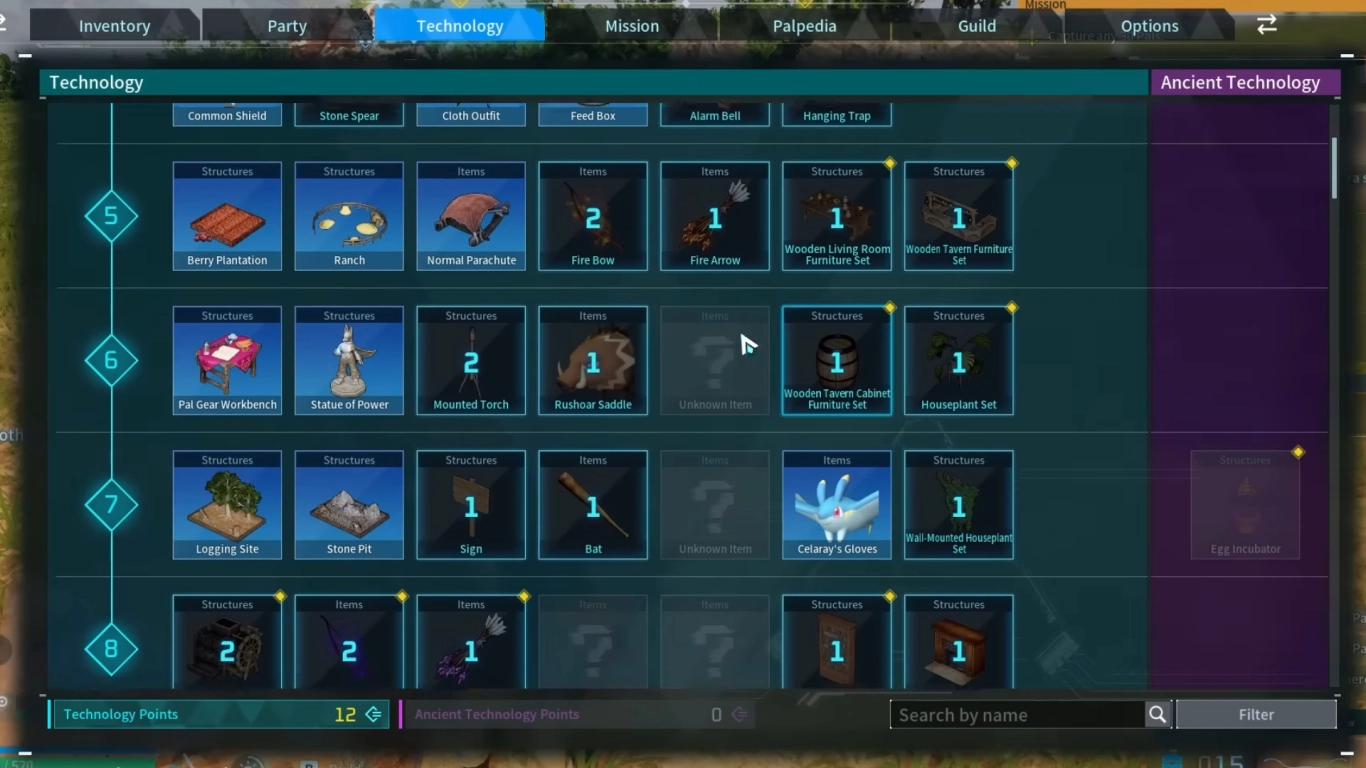
Task: Unlock the Fire Bow technology
Action: [x=593, y=216]
